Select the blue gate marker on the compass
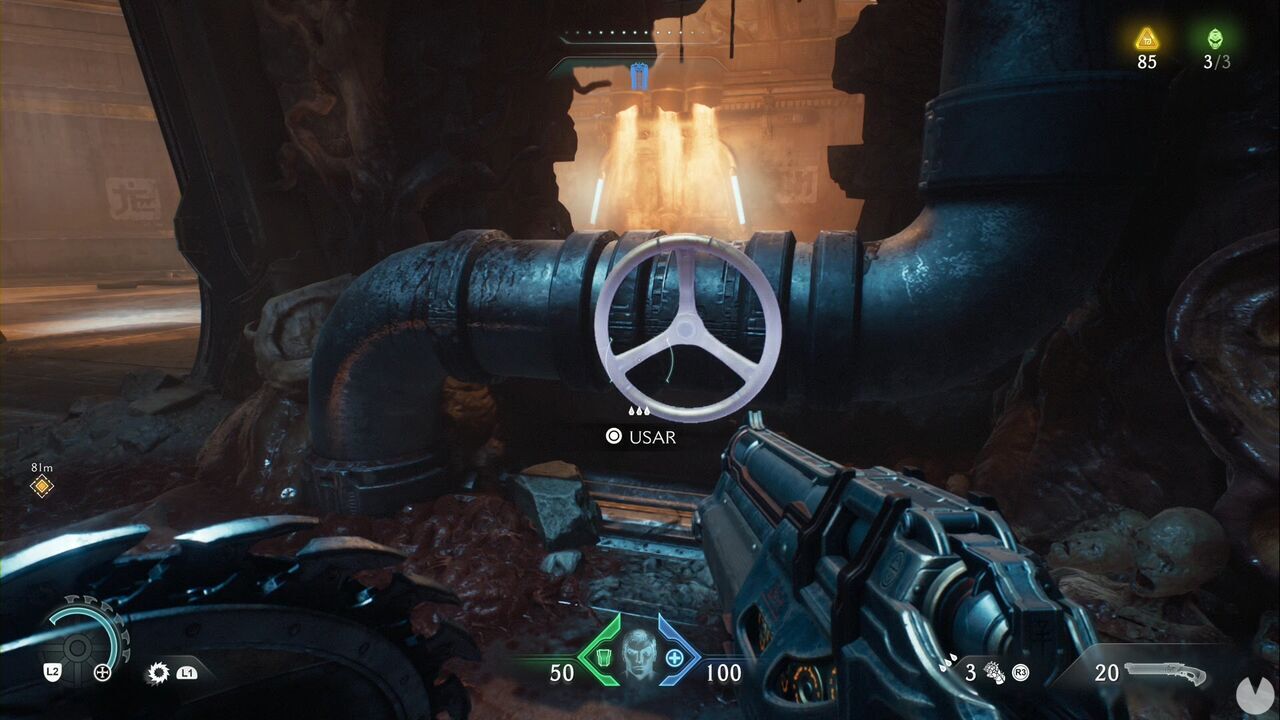Image resolution: width=1280 pixels, height=720 pixels. [640, 75]
